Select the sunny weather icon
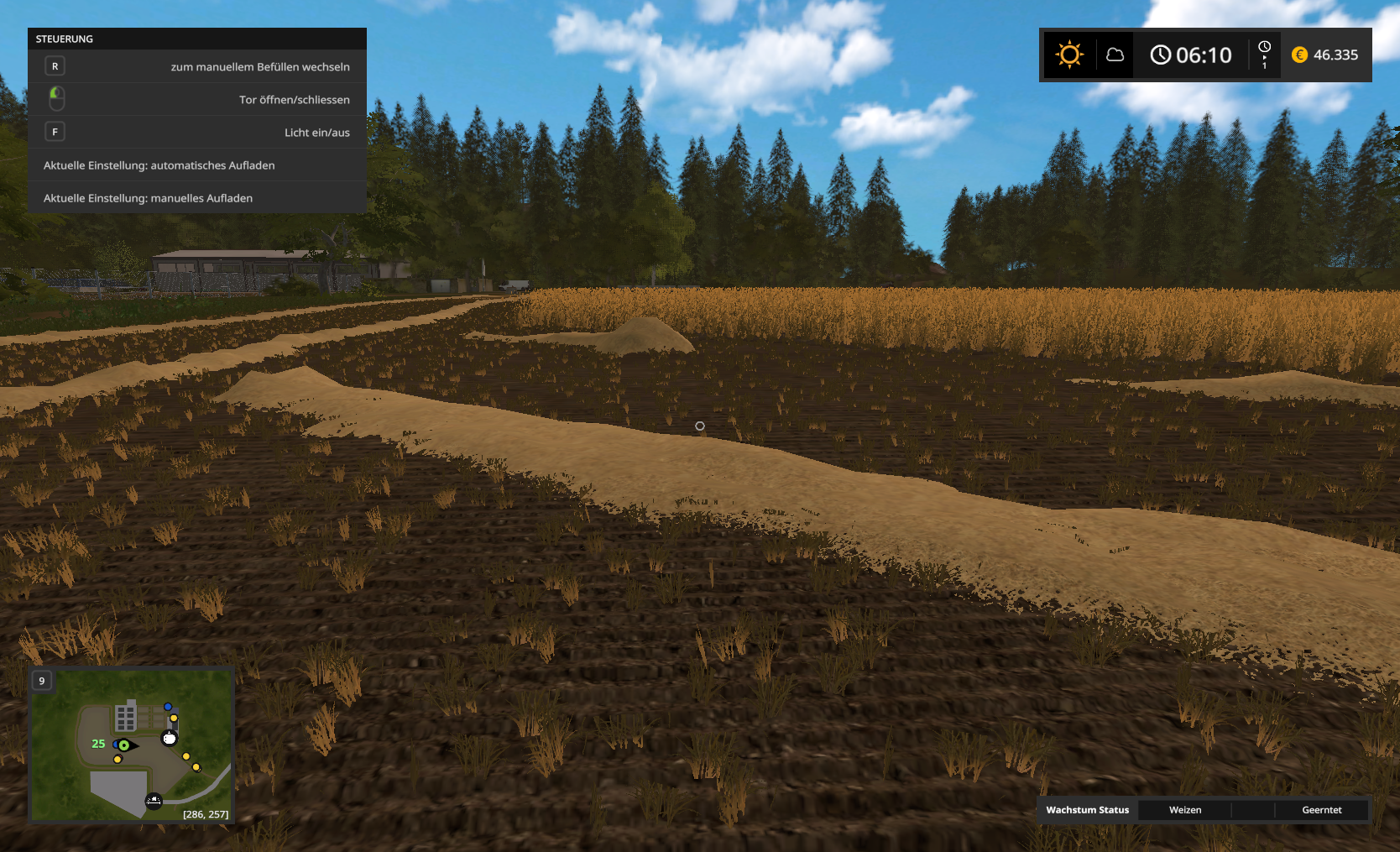 pos(1069,55)
